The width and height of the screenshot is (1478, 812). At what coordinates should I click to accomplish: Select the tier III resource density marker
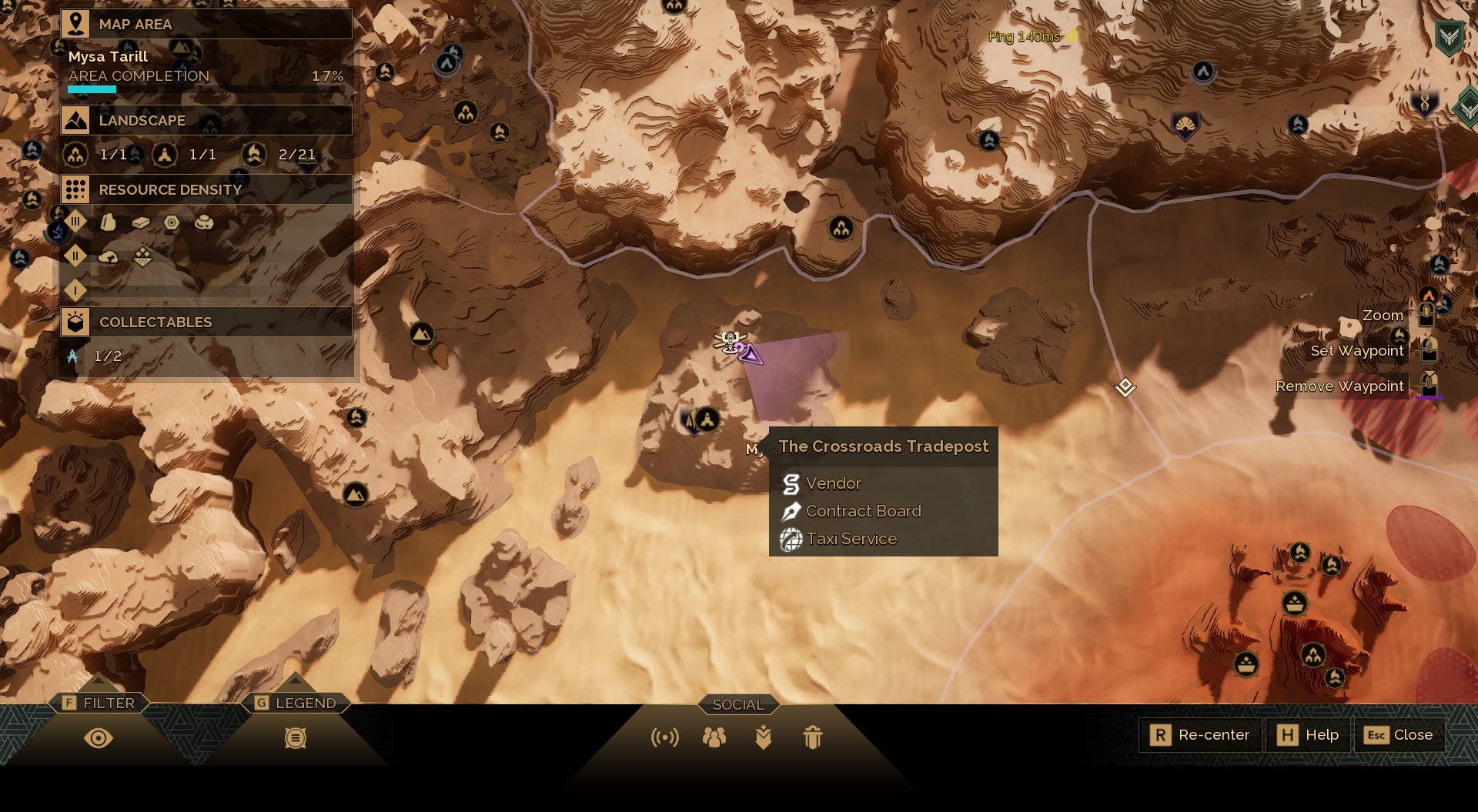point(75,222)
